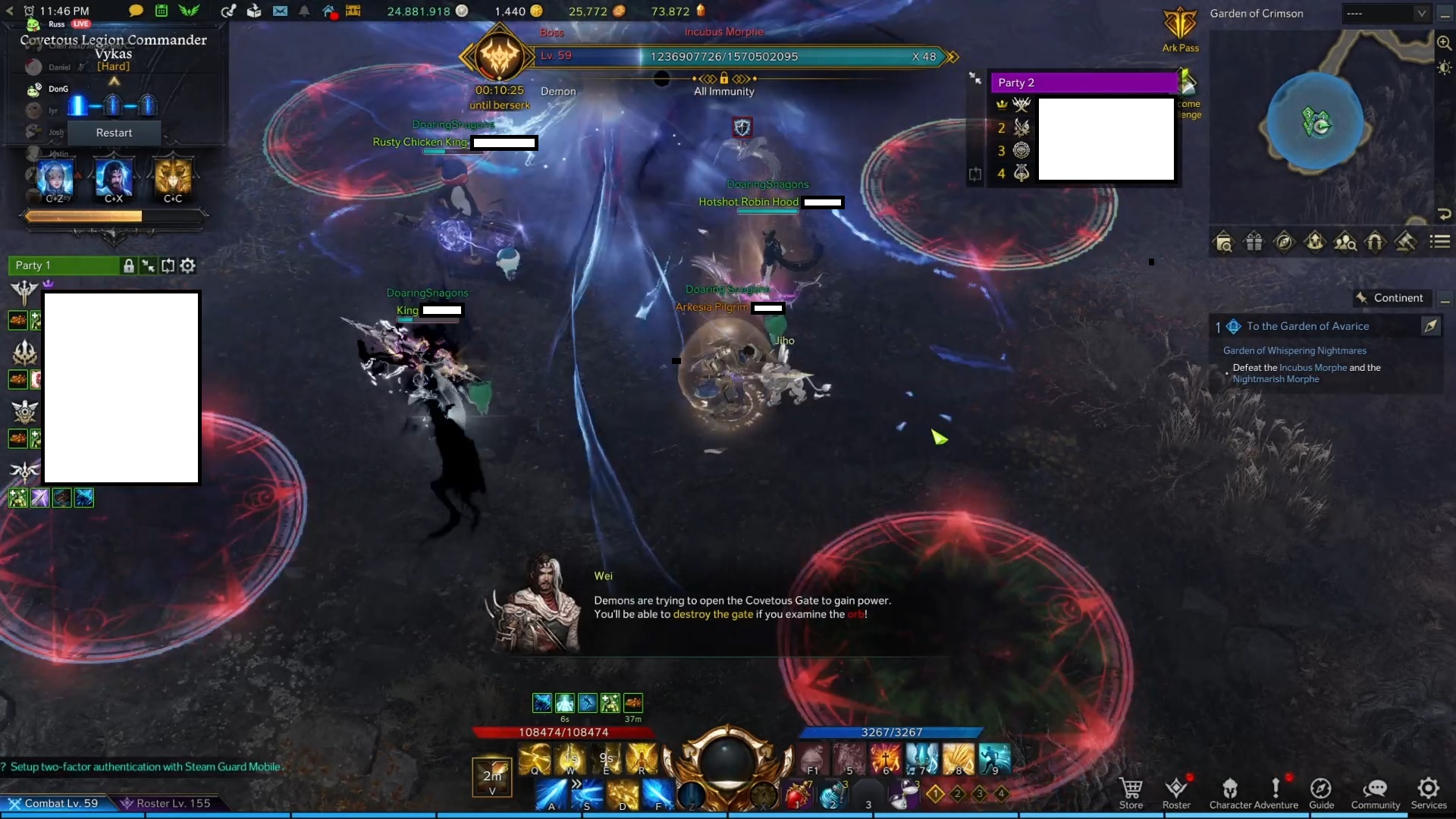1456x819 pixels.
Task: Switch to the Roster Lv. 155 tab
Action: pos(167,803)
